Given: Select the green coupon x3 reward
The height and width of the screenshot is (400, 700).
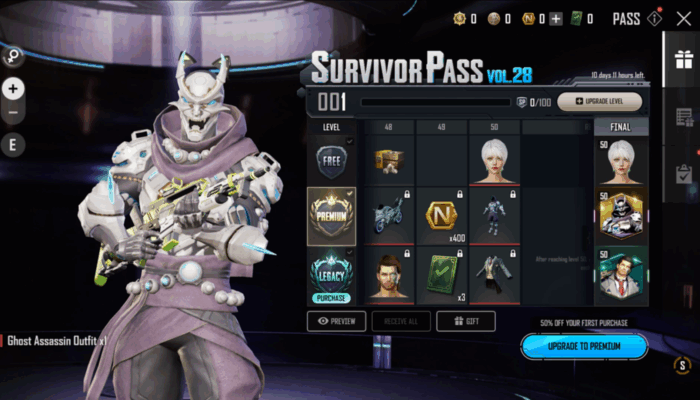Looking at the screenshot, I should point(440,273).
